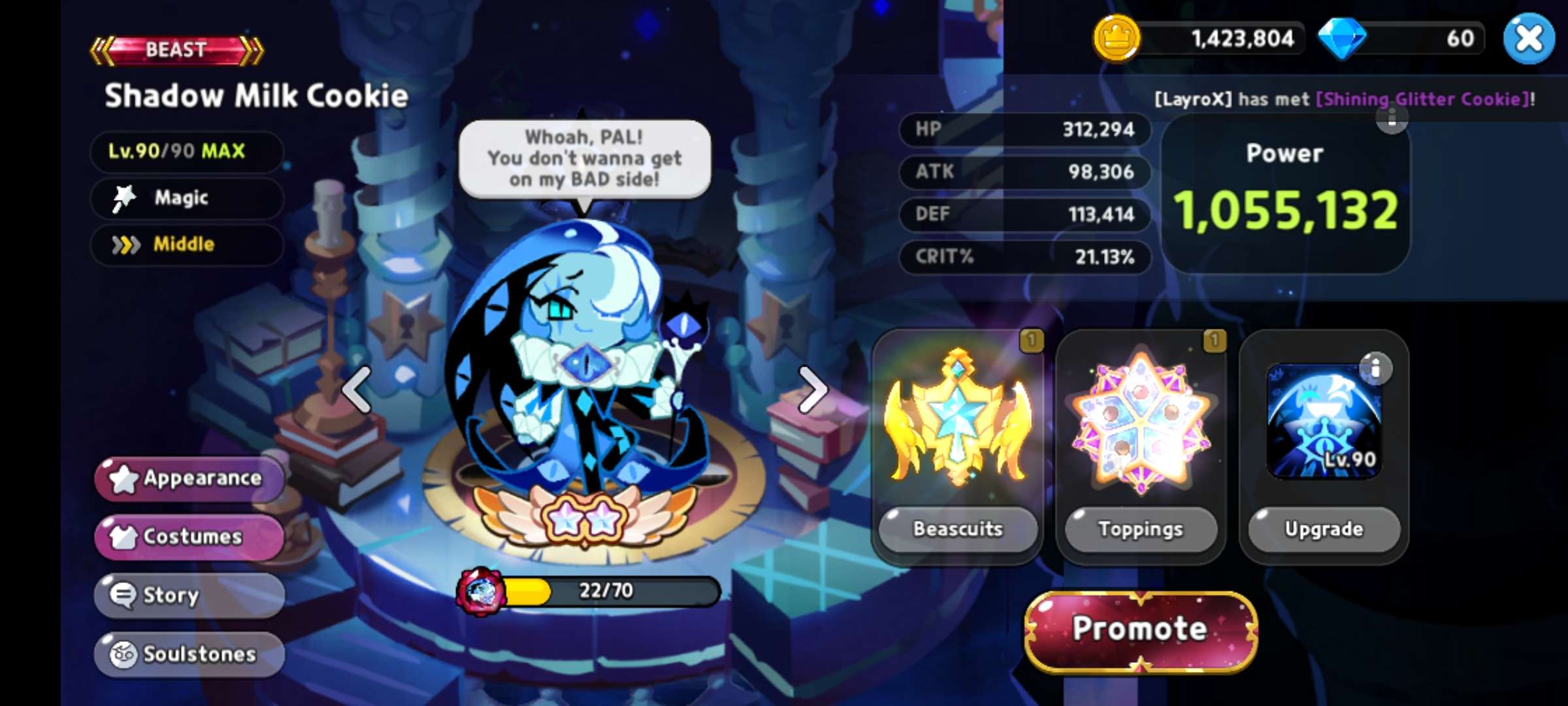This screenshot has width=1568, height=706.
Task: Read Shadow Milk Cookie's Story
Action: 189,595
